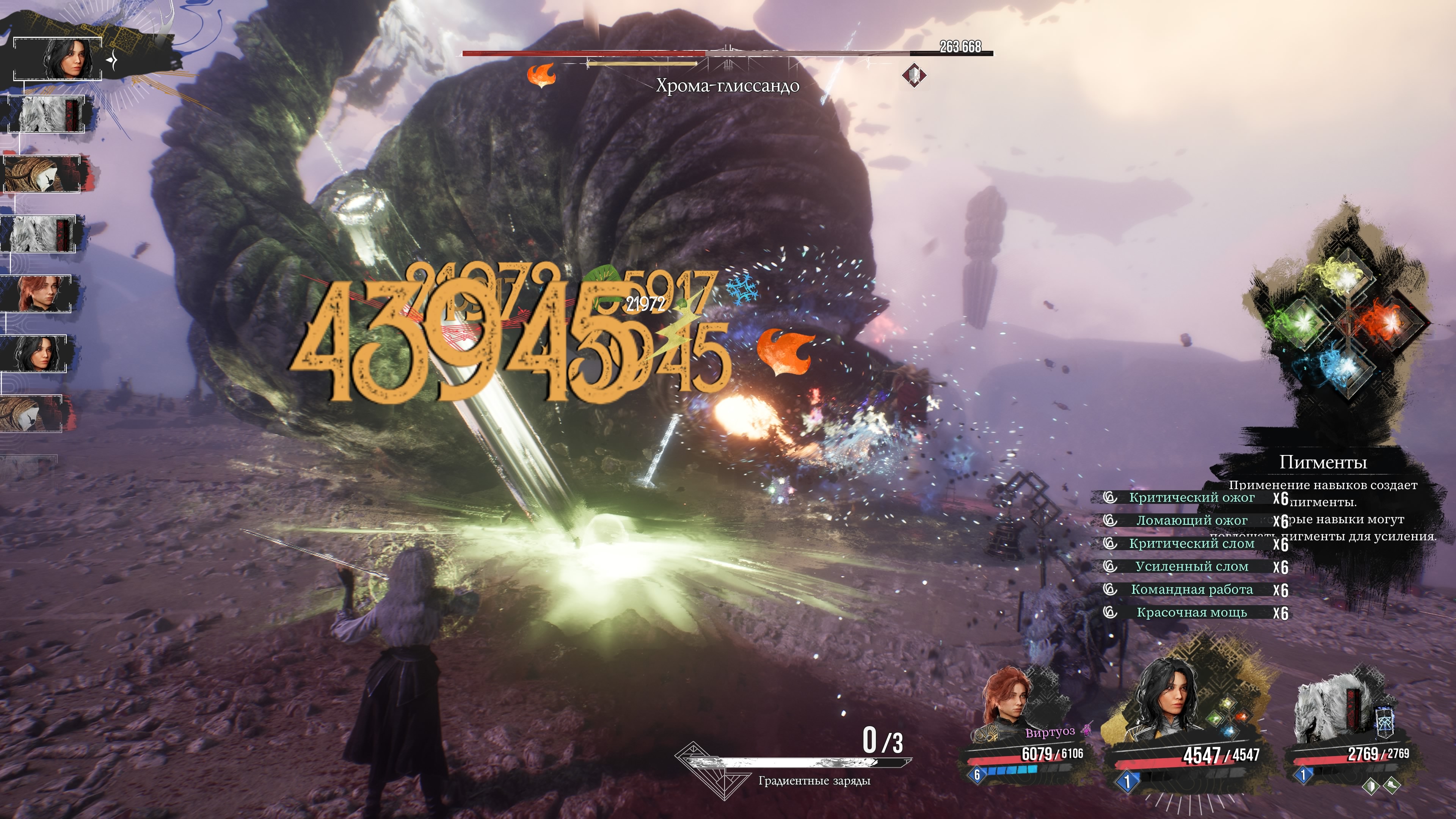1456x819 pixels.
Task: Click the Командная работа effect row
Action: (1191, 590)
